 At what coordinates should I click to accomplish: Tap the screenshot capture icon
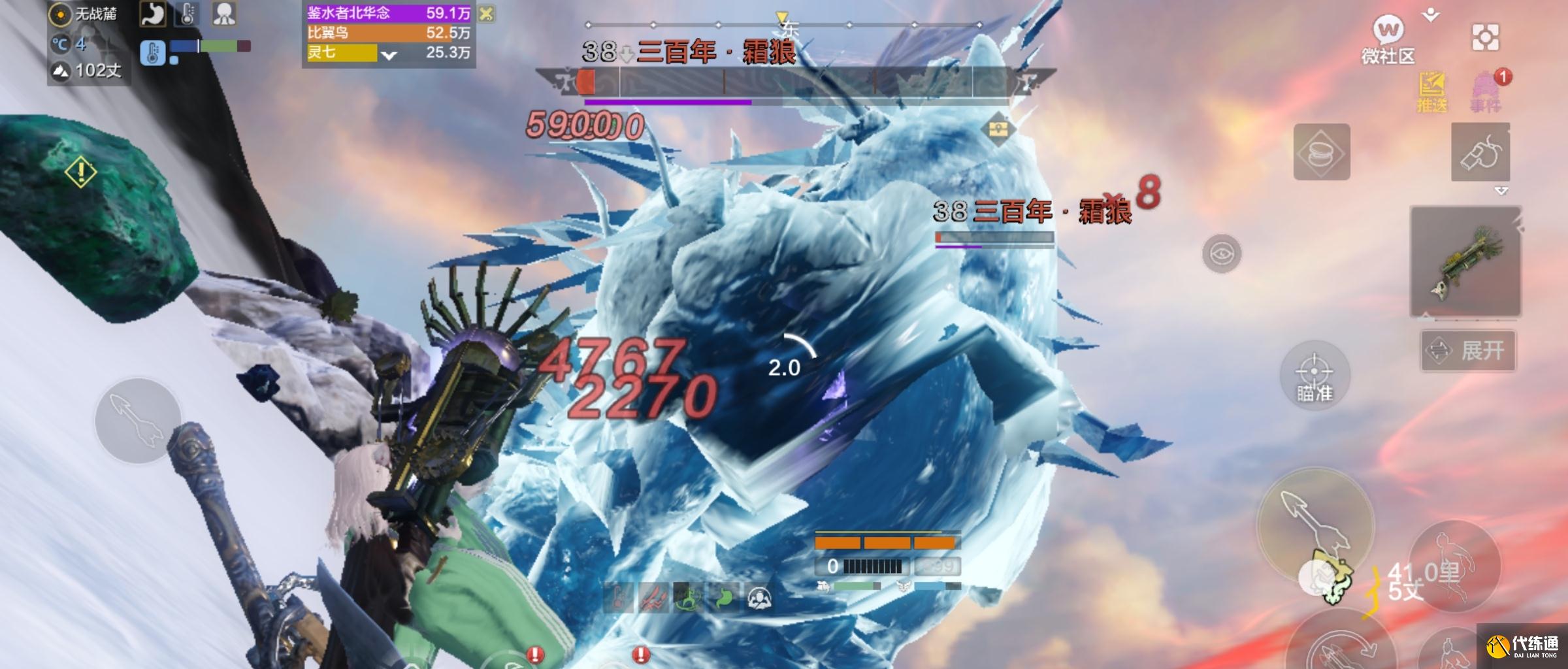(x=1485, y=37)
